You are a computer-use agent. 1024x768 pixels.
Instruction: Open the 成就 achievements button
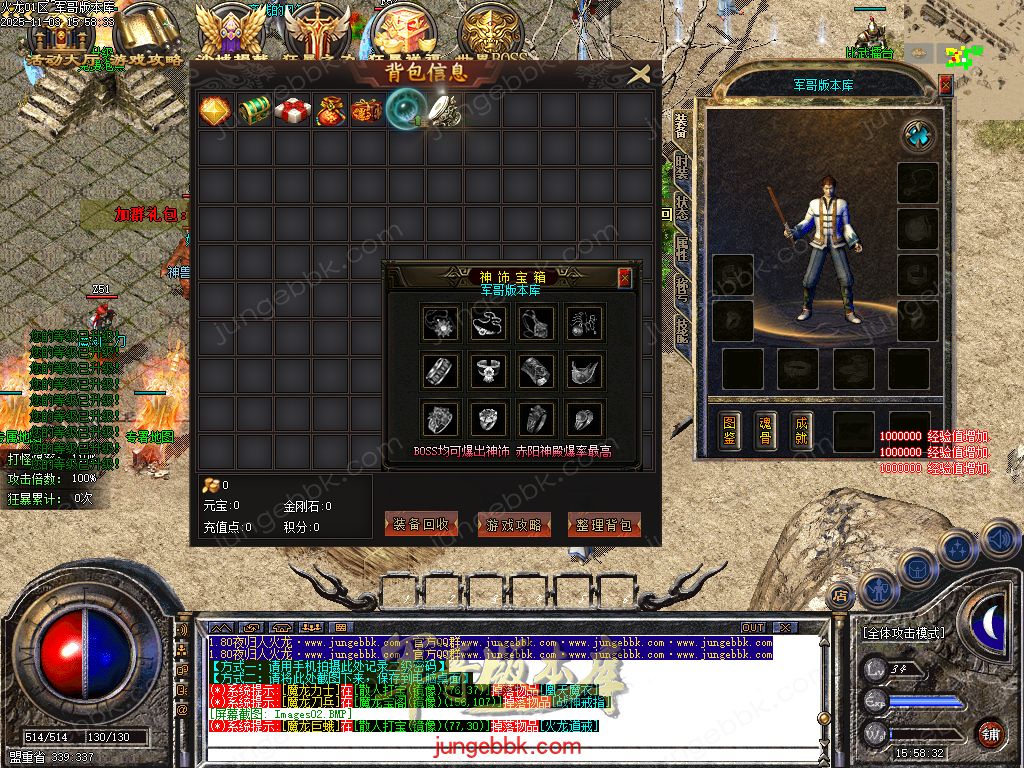pyautogui.click(x=800, y=430)
